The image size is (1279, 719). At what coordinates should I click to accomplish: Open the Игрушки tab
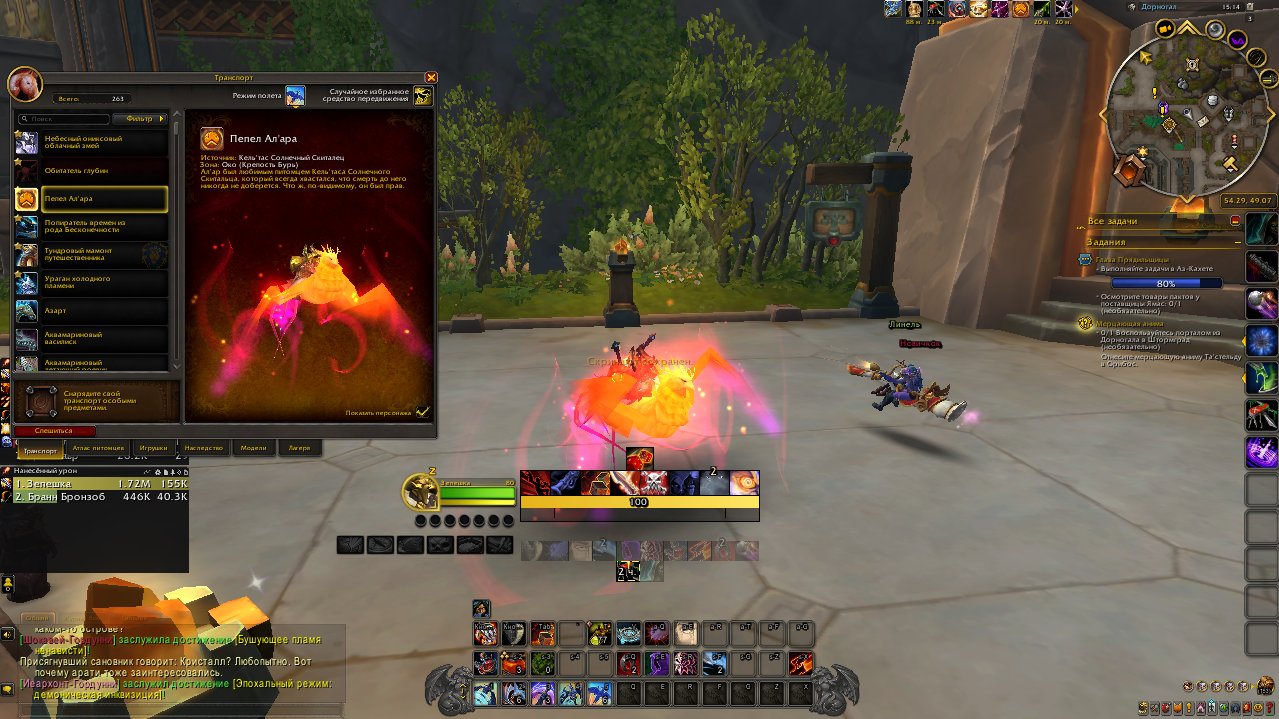(x=153, y=449)
